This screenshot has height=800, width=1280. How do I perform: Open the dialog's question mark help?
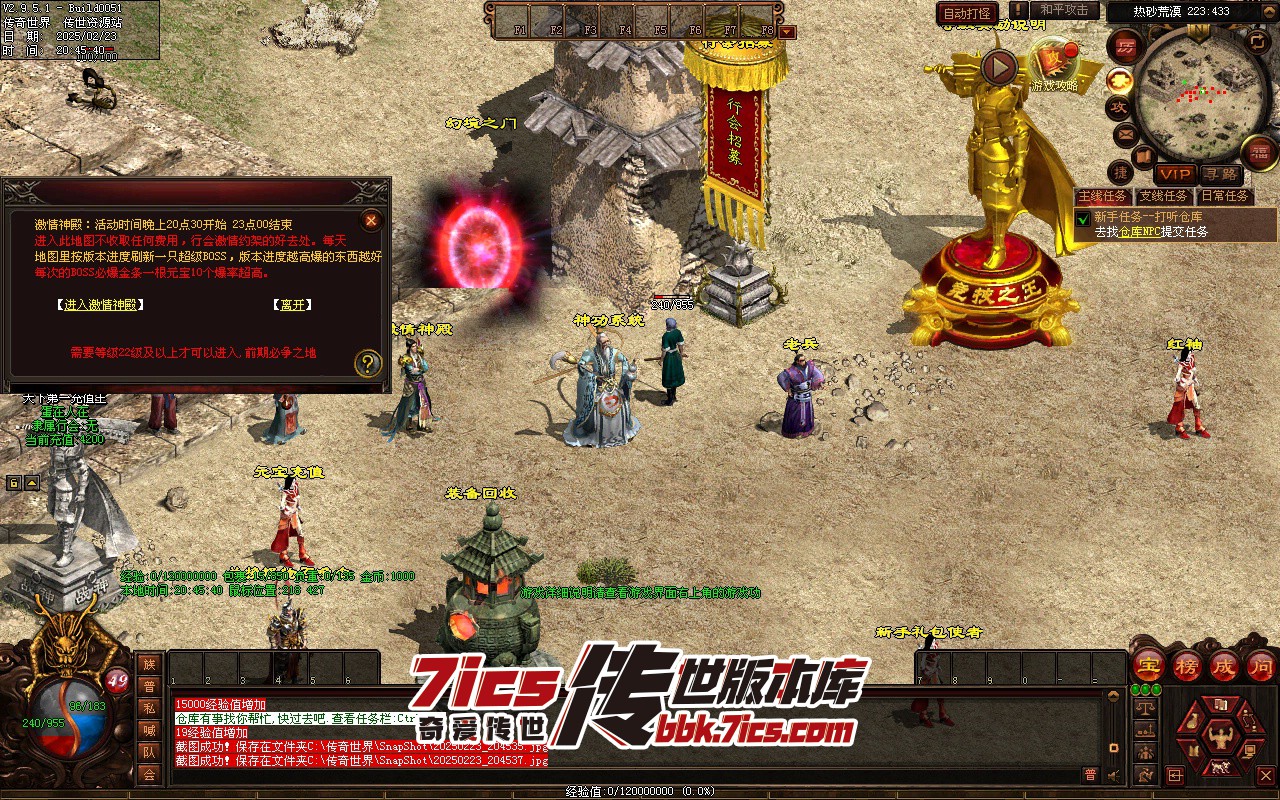pyautogui.click(x=368, y=362)
